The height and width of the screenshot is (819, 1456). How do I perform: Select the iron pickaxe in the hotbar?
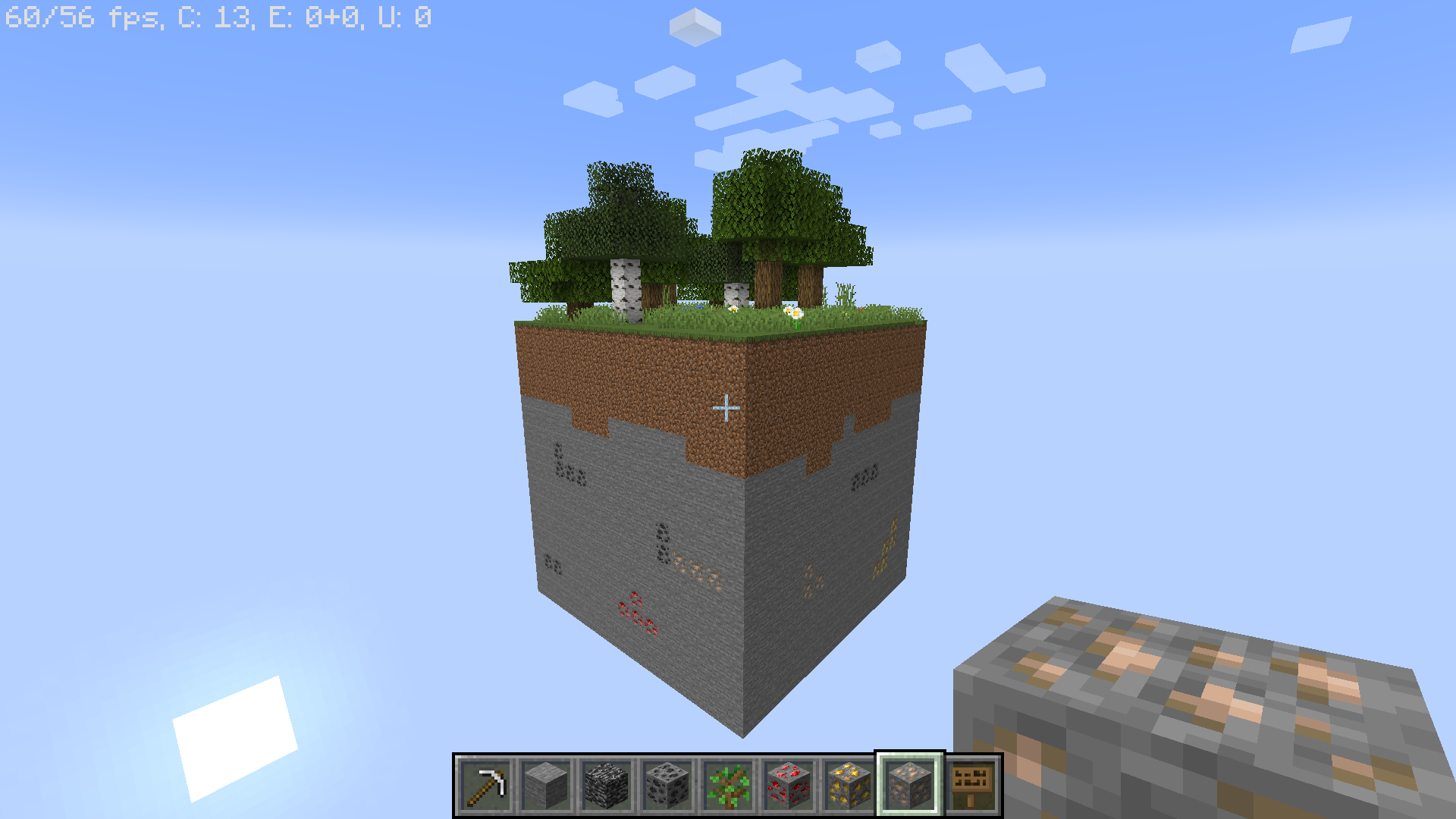click(487, 783)
